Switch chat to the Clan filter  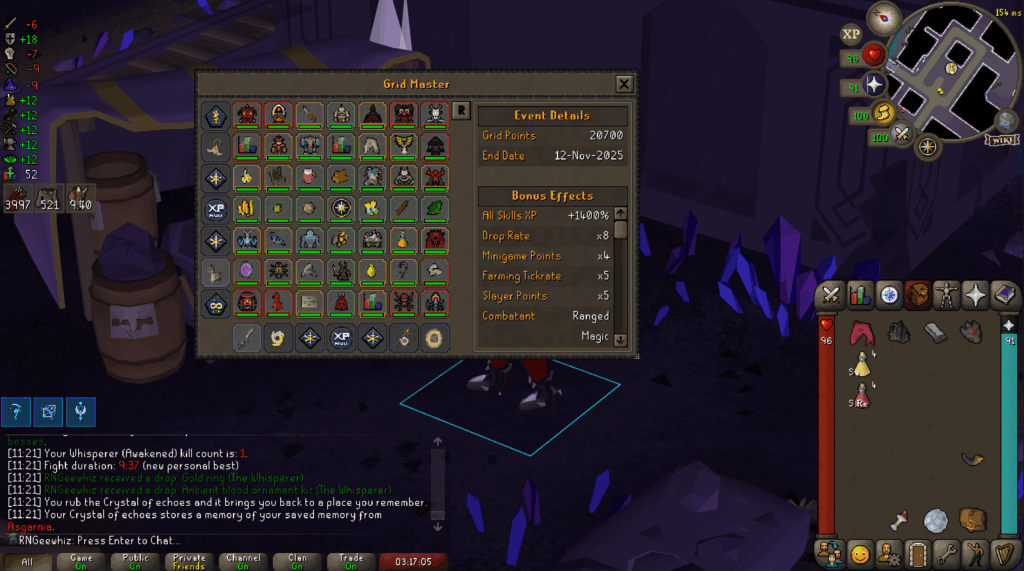[x=297, y=562]
